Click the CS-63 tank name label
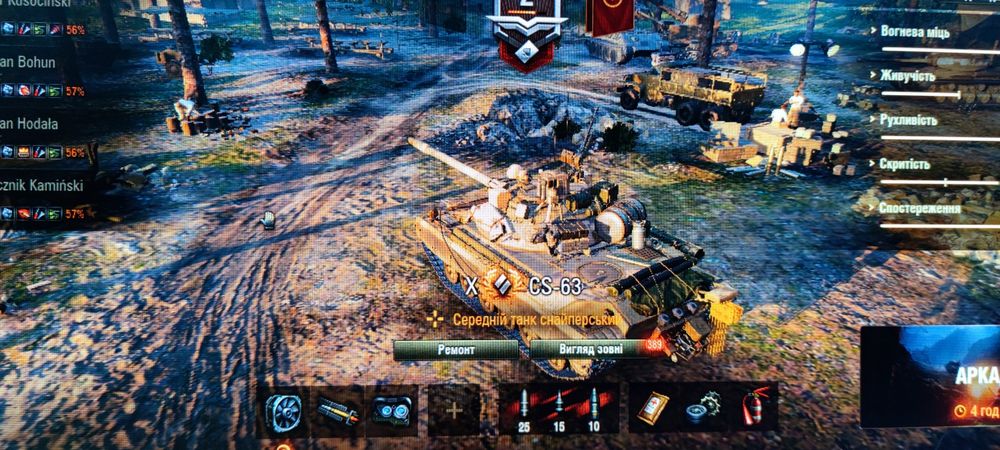 [555, 286]
